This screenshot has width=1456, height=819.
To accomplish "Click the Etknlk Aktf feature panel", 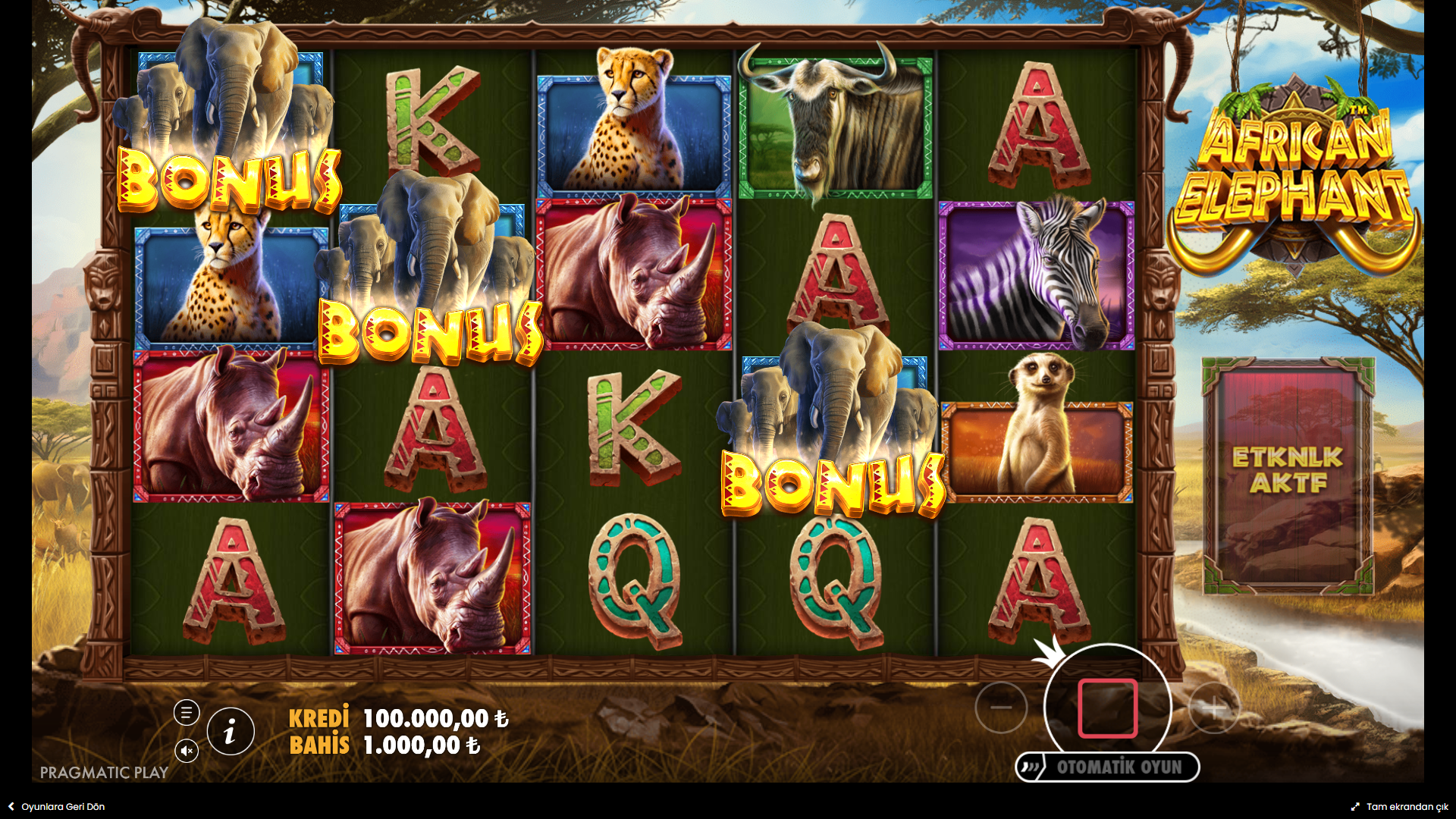I will 1288,475.
